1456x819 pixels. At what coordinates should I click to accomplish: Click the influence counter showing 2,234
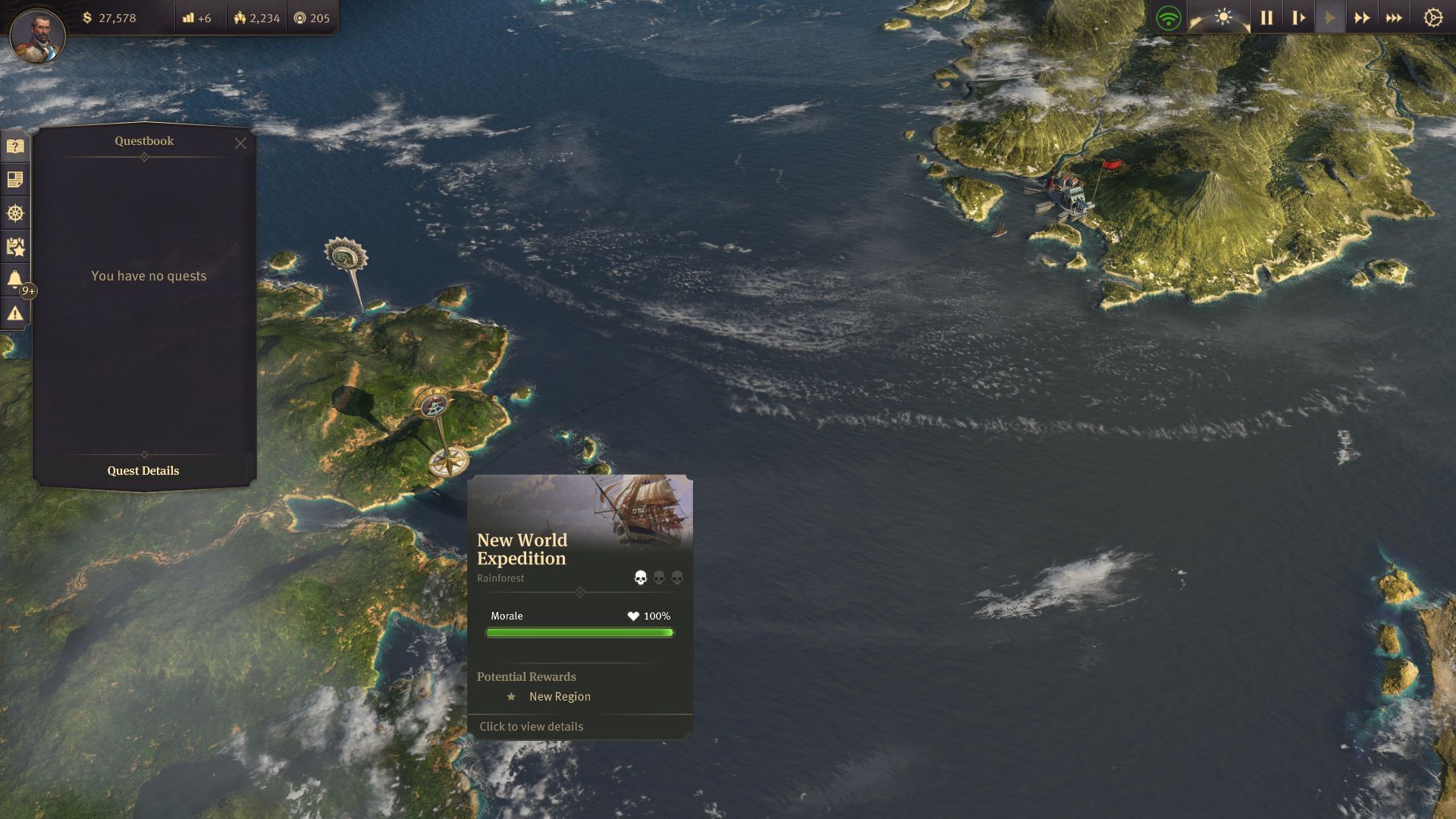(258, 17)
